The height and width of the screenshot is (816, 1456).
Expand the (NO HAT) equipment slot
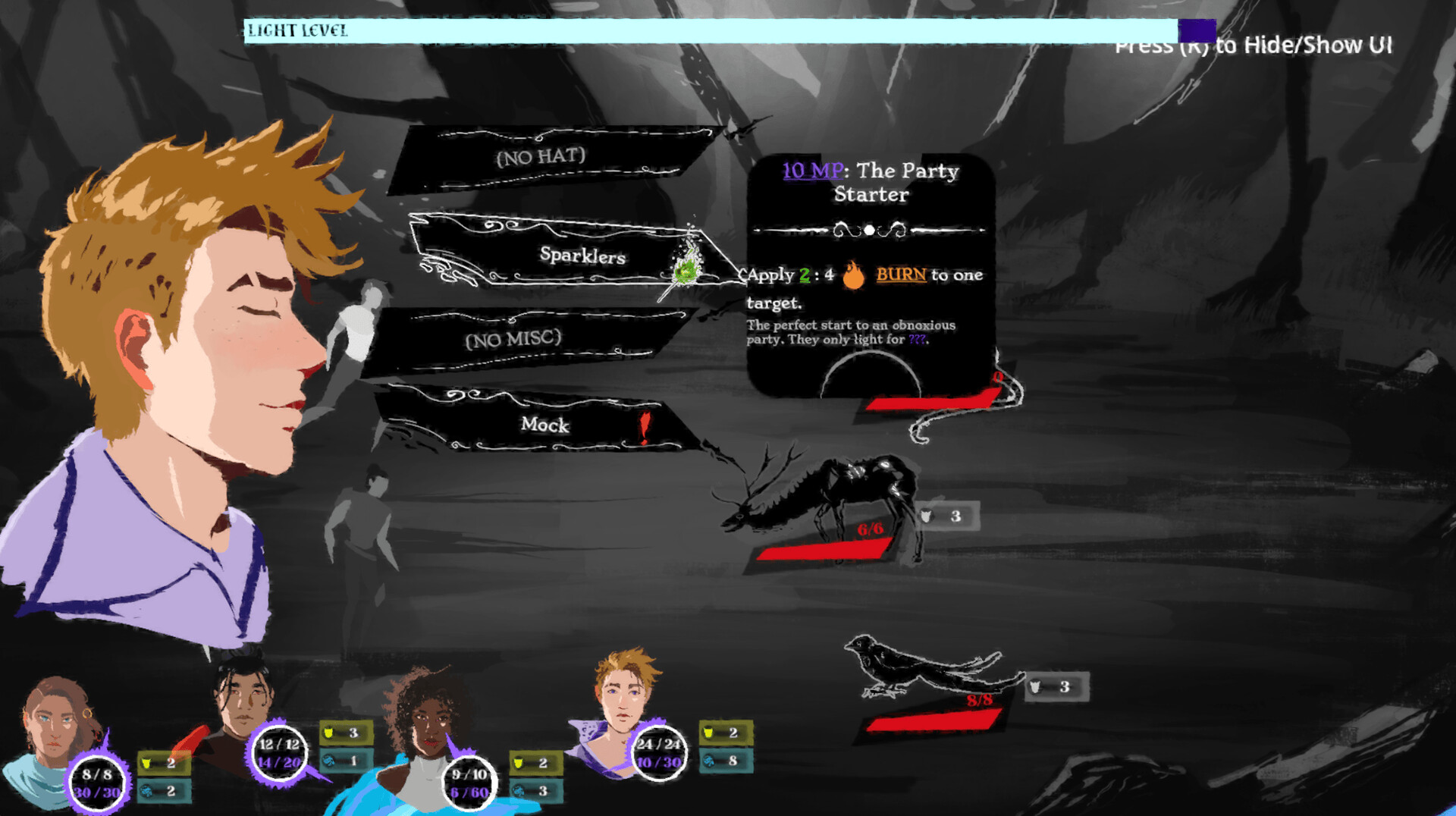(540, 157)
